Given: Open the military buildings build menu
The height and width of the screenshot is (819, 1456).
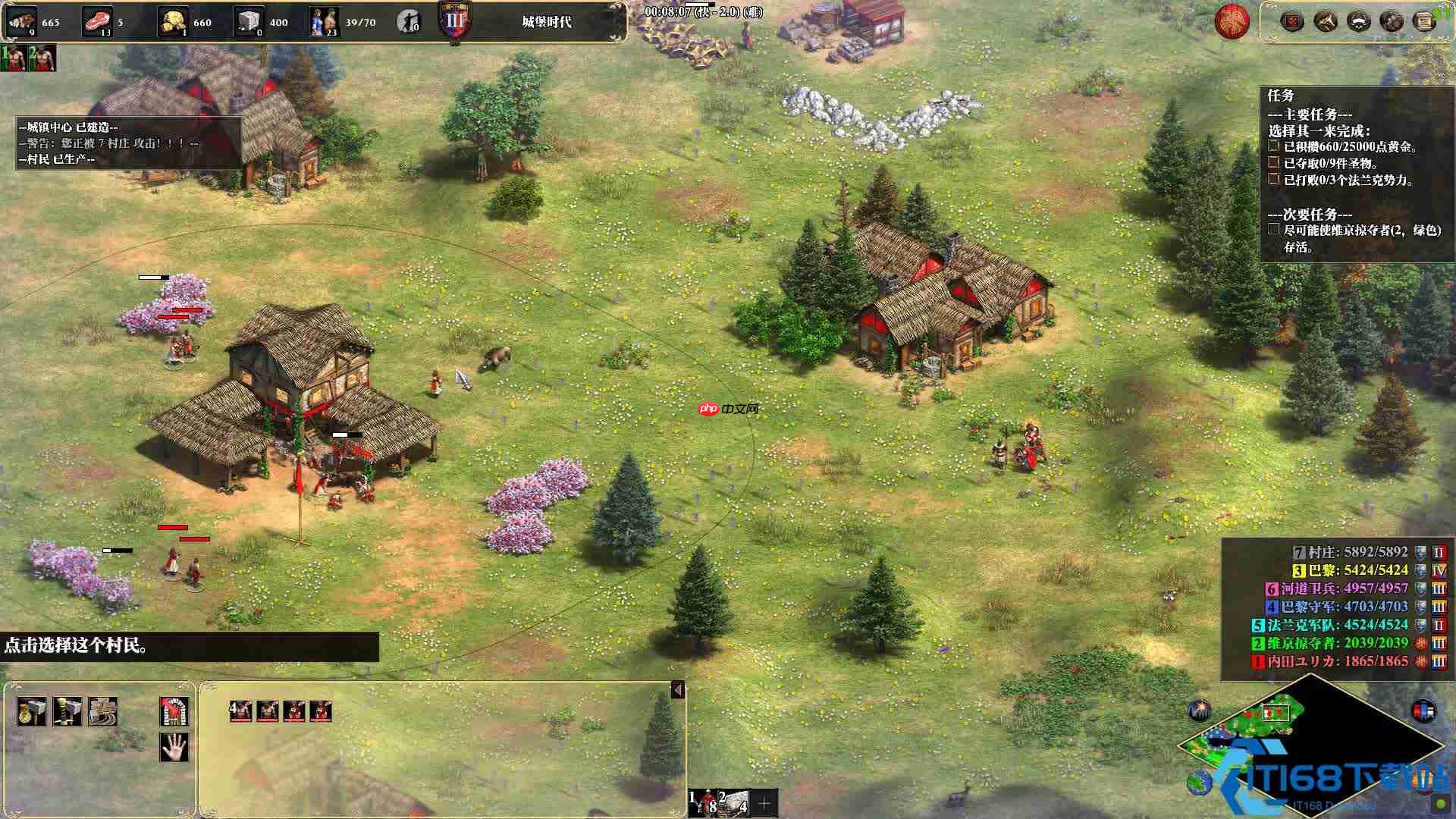Looking at the screenshot, I should pos(67,711).
